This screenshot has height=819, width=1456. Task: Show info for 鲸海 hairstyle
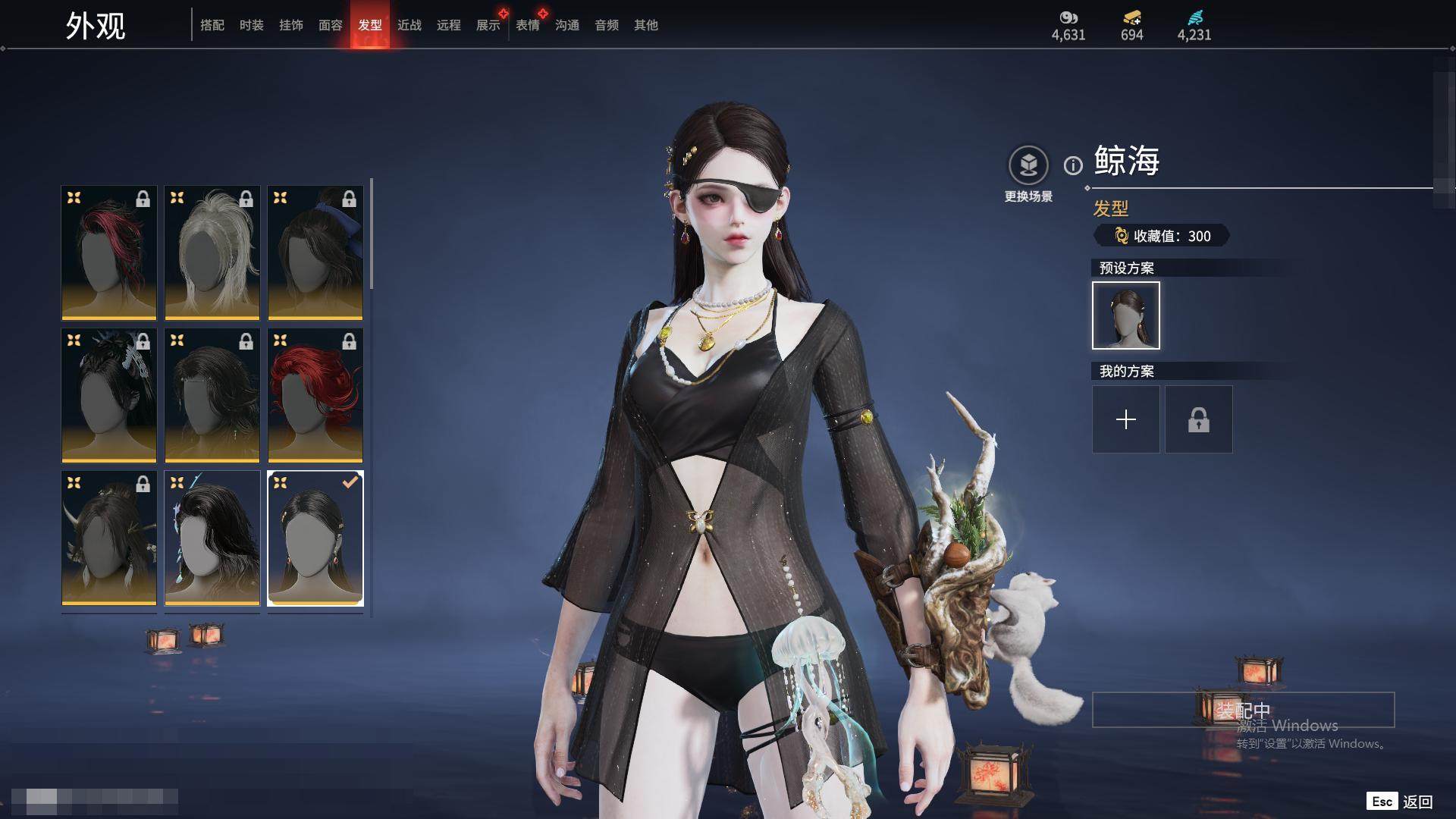click(x=1073, y=165)
